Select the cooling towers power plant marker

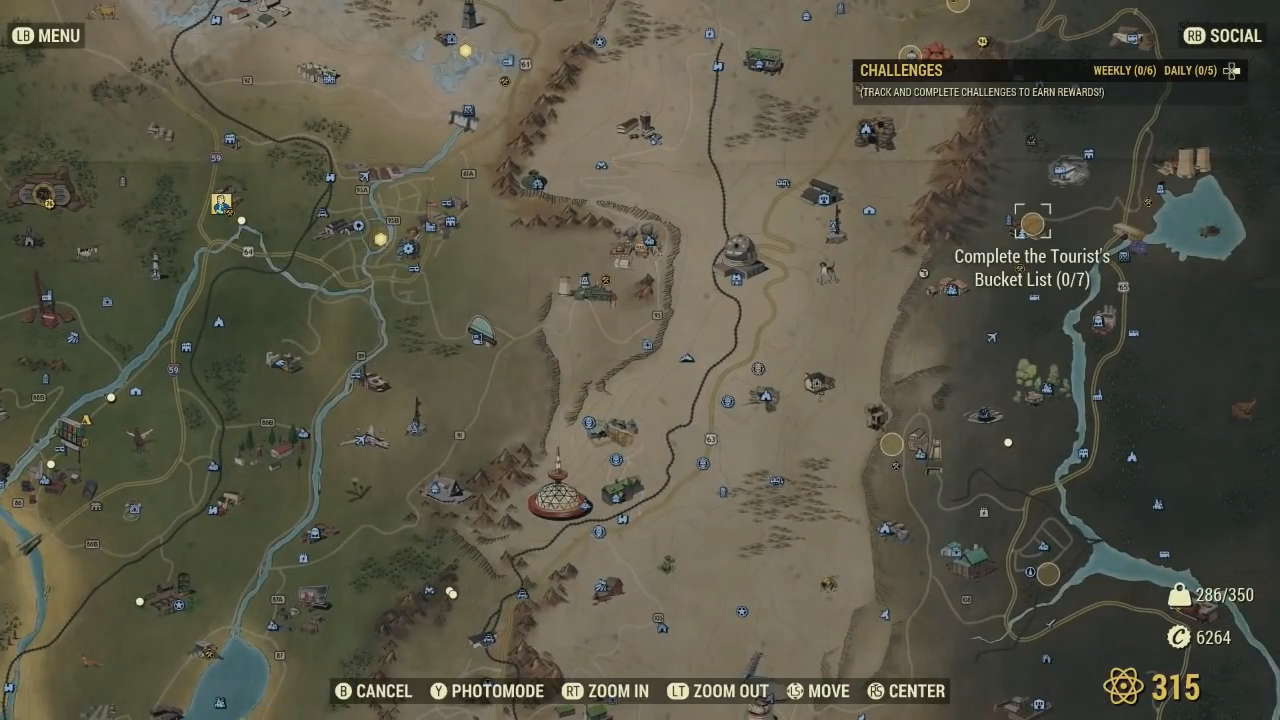1186,163
